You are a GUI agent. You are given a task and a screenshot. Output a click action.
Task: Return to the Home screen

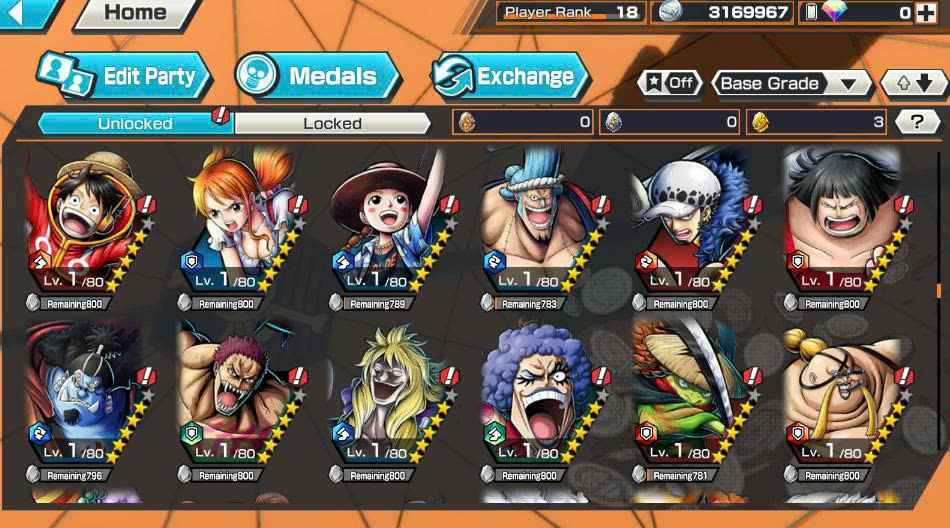click(135, 13)
